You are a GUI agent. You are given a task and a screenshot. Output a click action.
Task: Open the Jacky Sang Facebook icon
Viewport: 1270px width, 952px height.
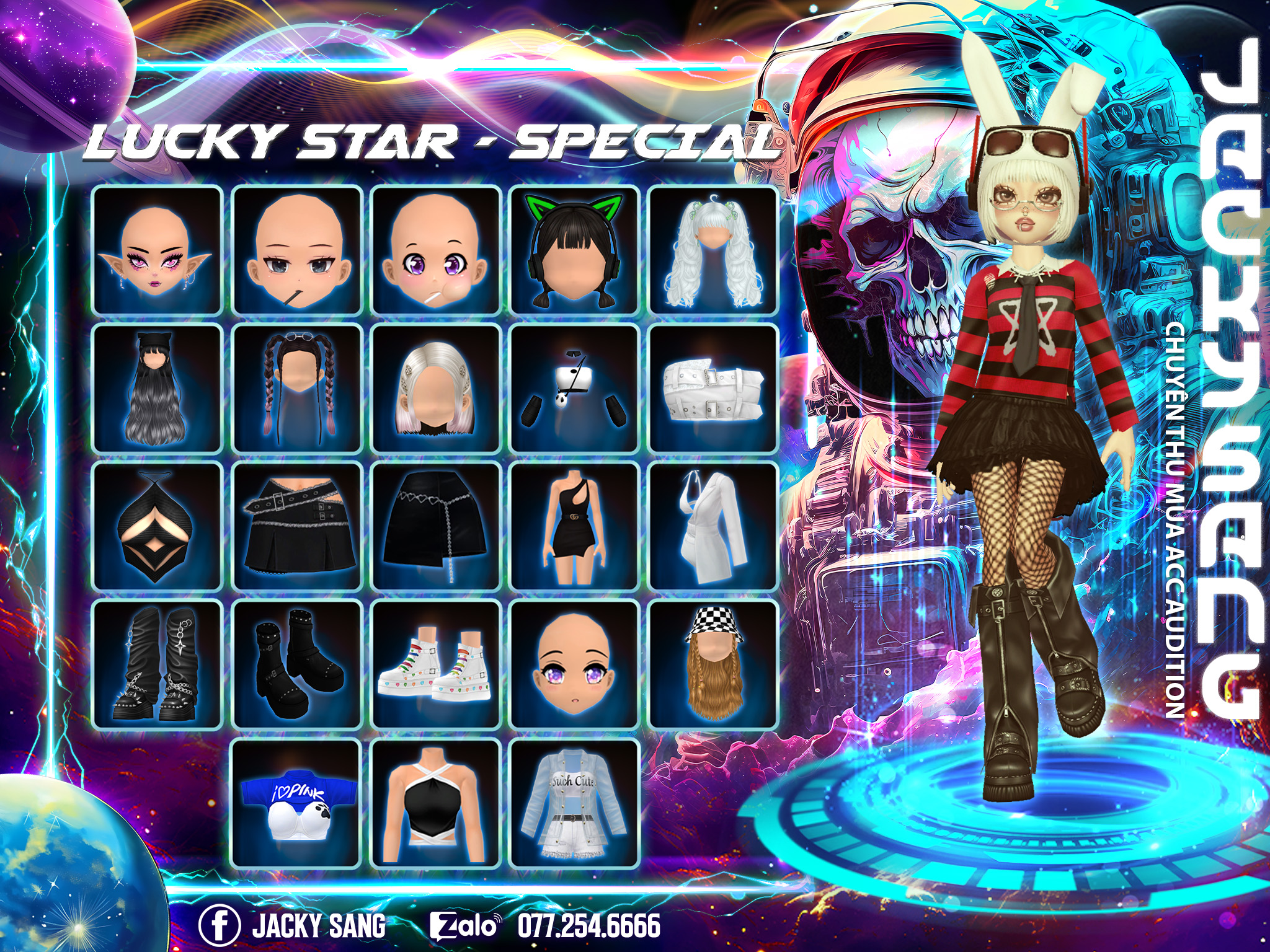pyautogui.click(x=220, y=925)
